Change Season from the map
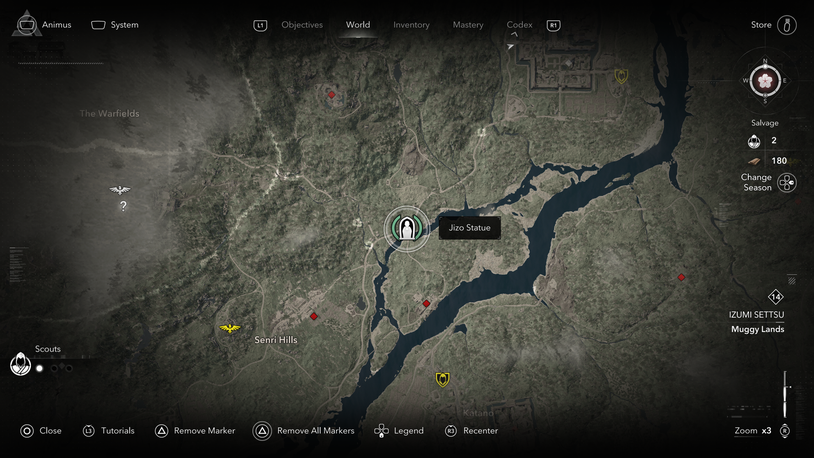The image size is (814, 458). point(787,183)
